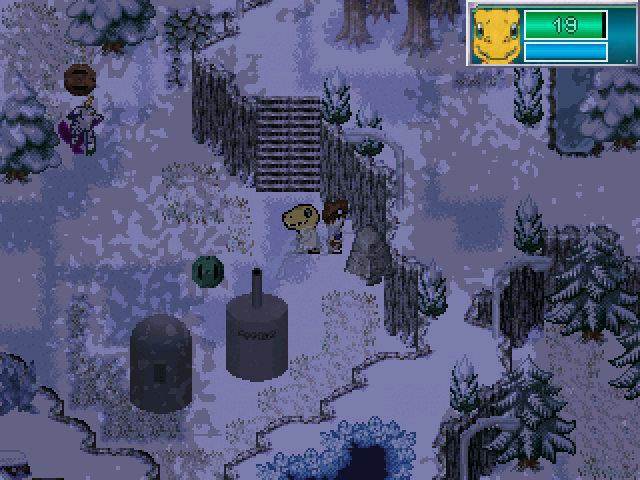Select the Agumon portrait in the status panel
Image resolution: width=640 pixels, height=480 pixels.
tap(496, 35)
